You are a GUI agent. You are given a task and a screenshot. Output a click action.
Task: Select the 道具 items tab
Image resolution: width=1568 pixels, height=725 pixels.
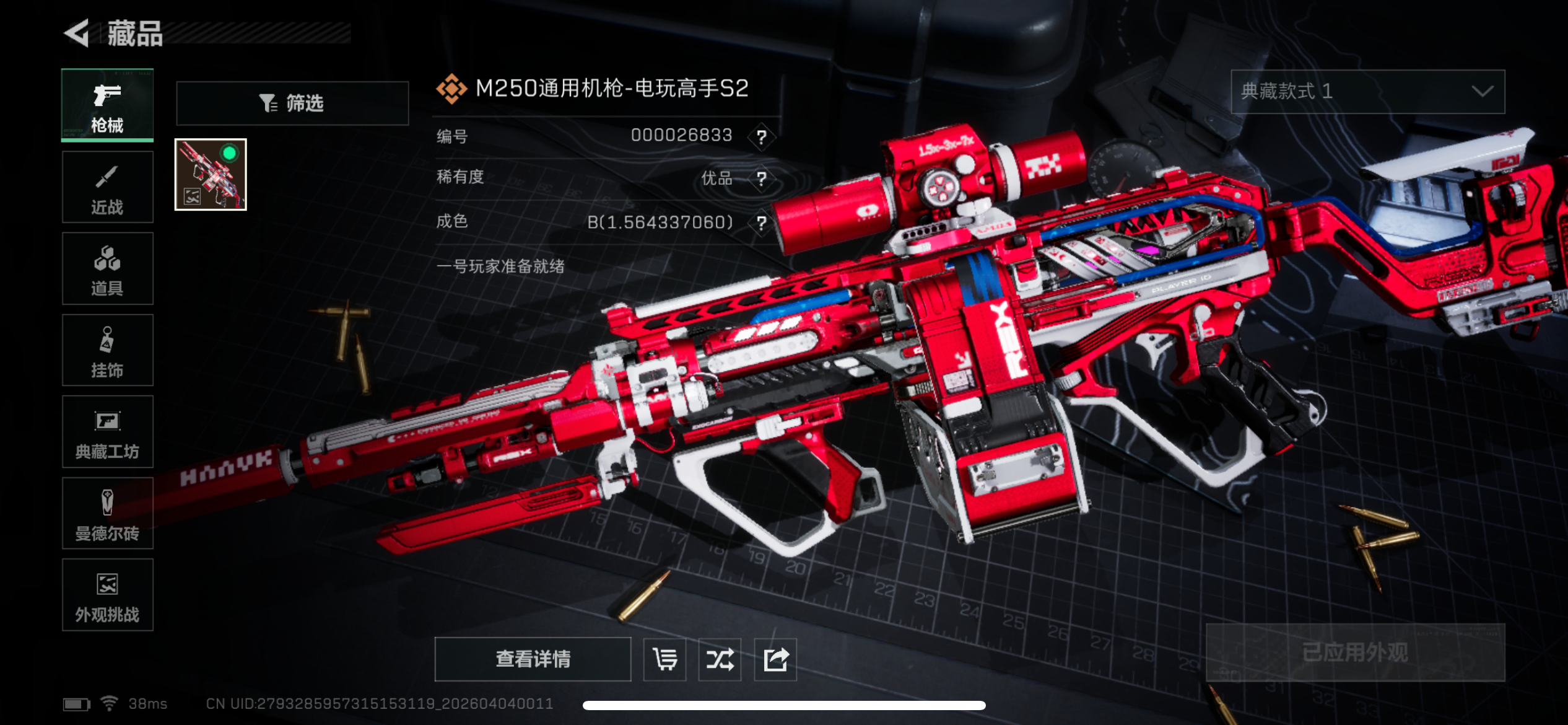click(x=107, y=269)
